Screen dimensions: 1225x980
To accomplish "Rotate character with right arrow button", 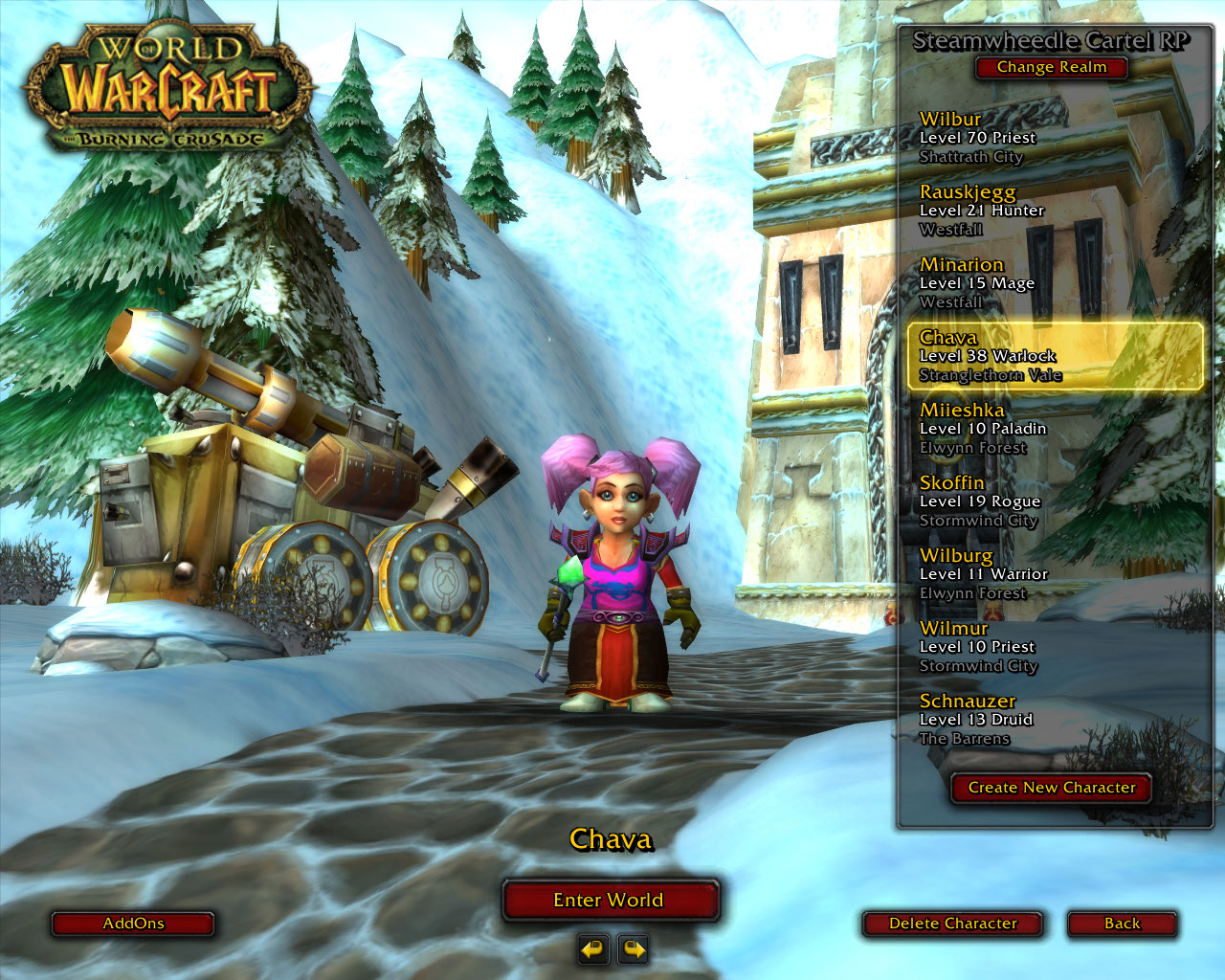I will [634, 949].
